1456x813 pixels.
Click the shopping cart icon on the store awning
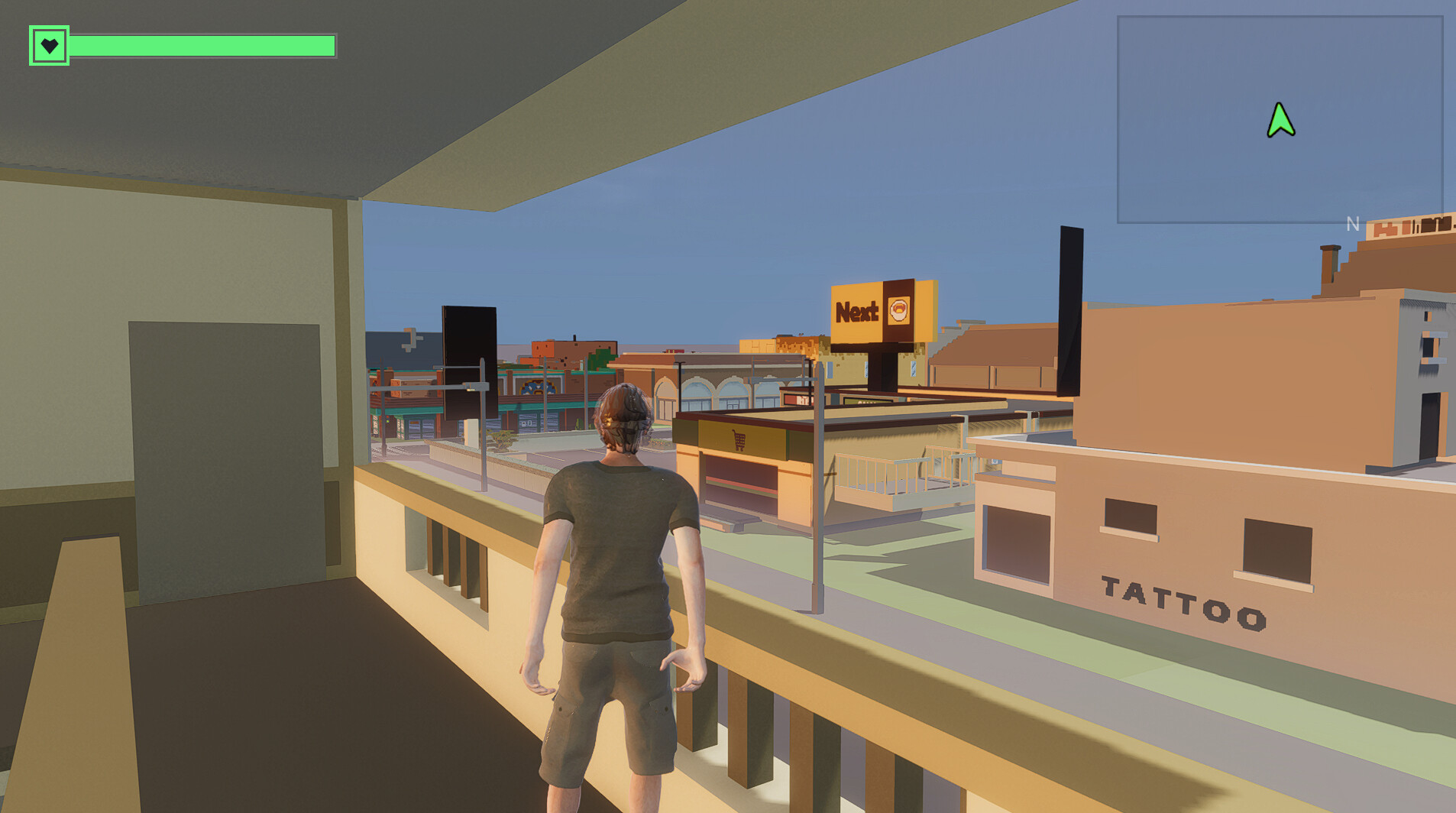coord(738,440)
